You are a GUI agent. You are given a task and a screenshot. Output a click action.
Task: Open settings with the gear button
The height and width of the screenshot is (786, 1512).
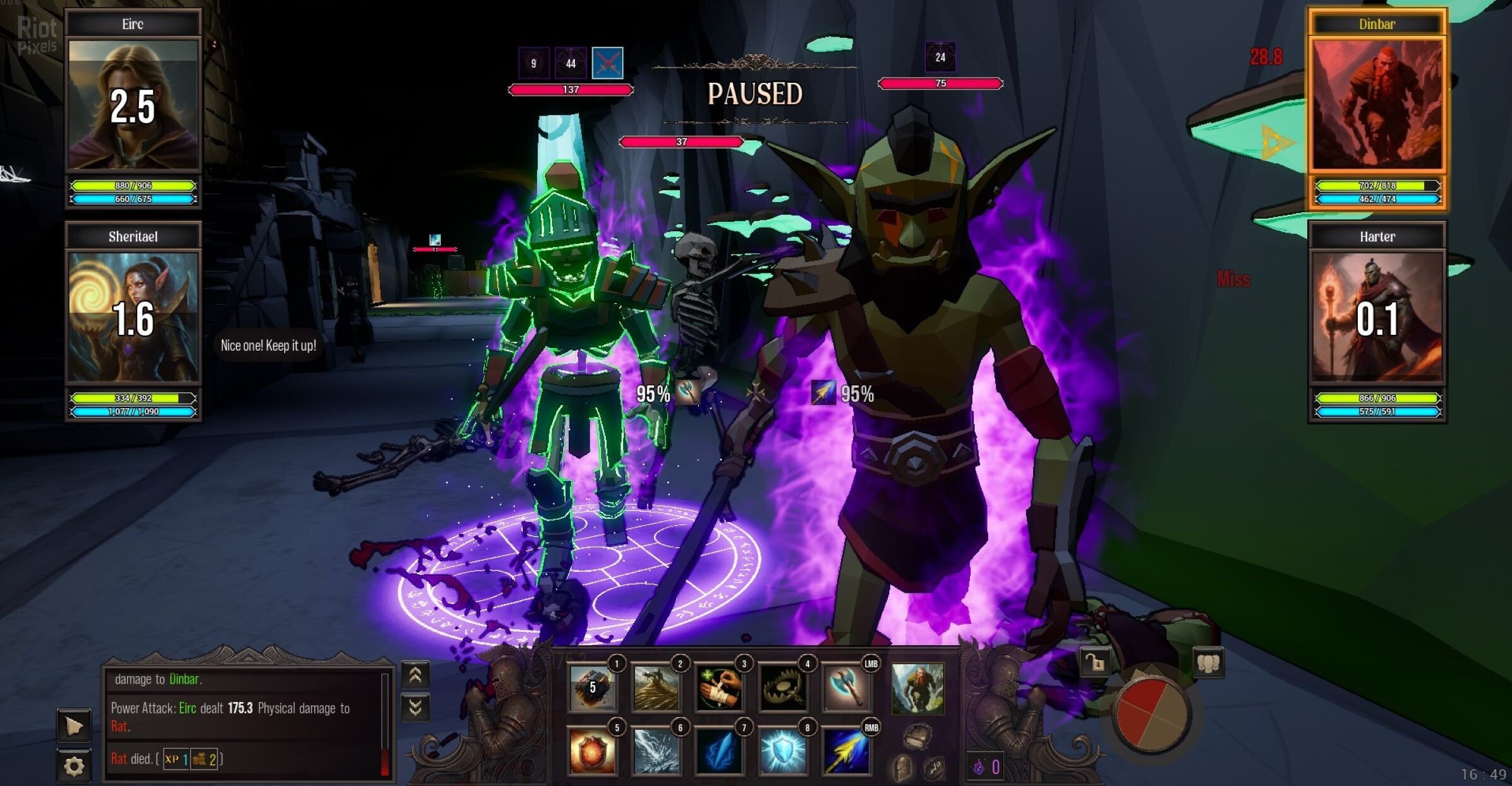(74, 766)
